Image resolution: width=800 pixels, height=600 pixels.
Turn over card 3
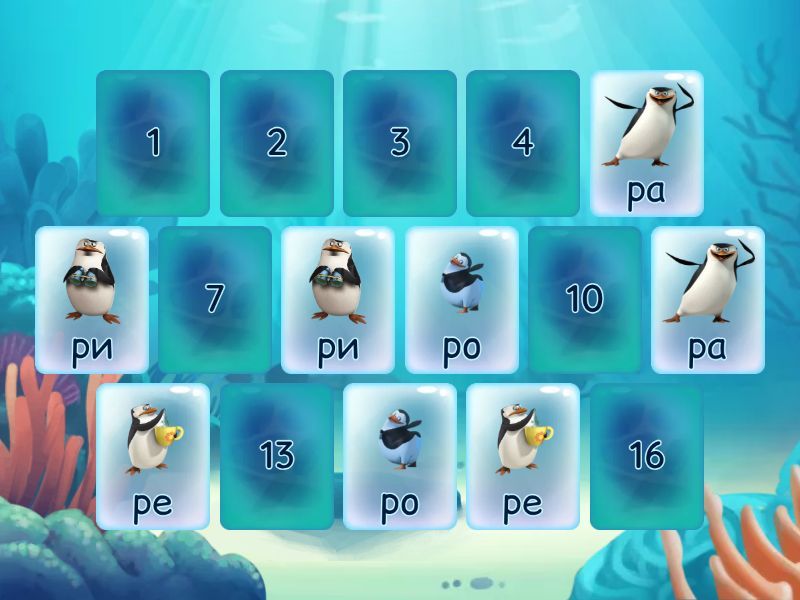click(400, 143)
